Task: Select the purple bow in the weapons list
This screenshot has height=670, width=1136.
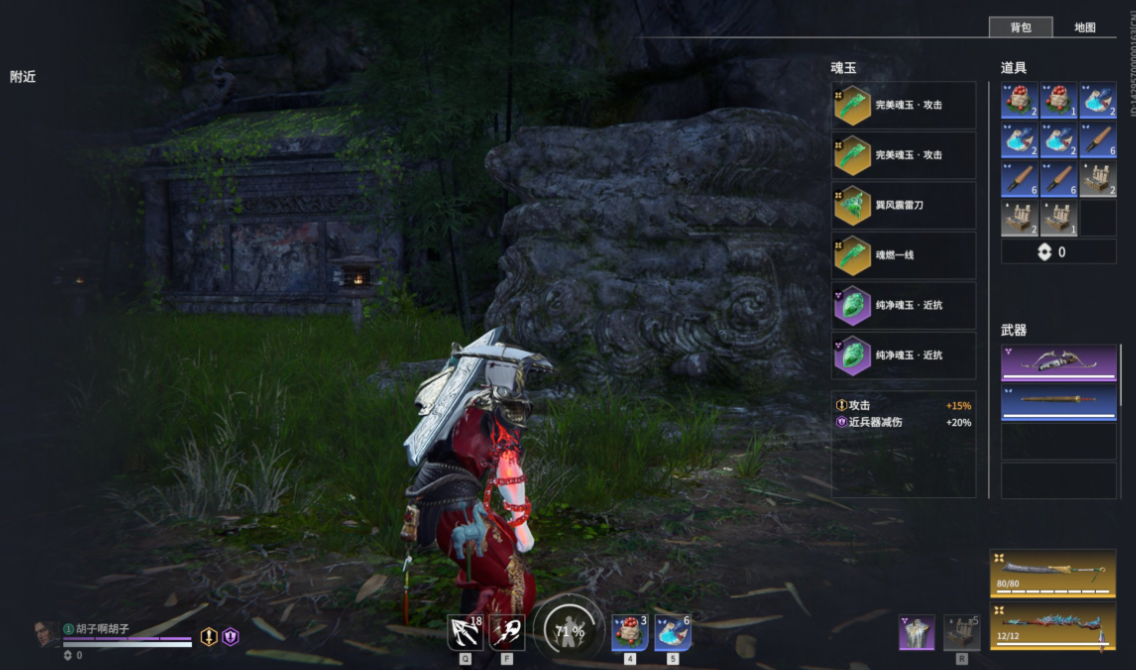Action: (x=1059, y=363)
